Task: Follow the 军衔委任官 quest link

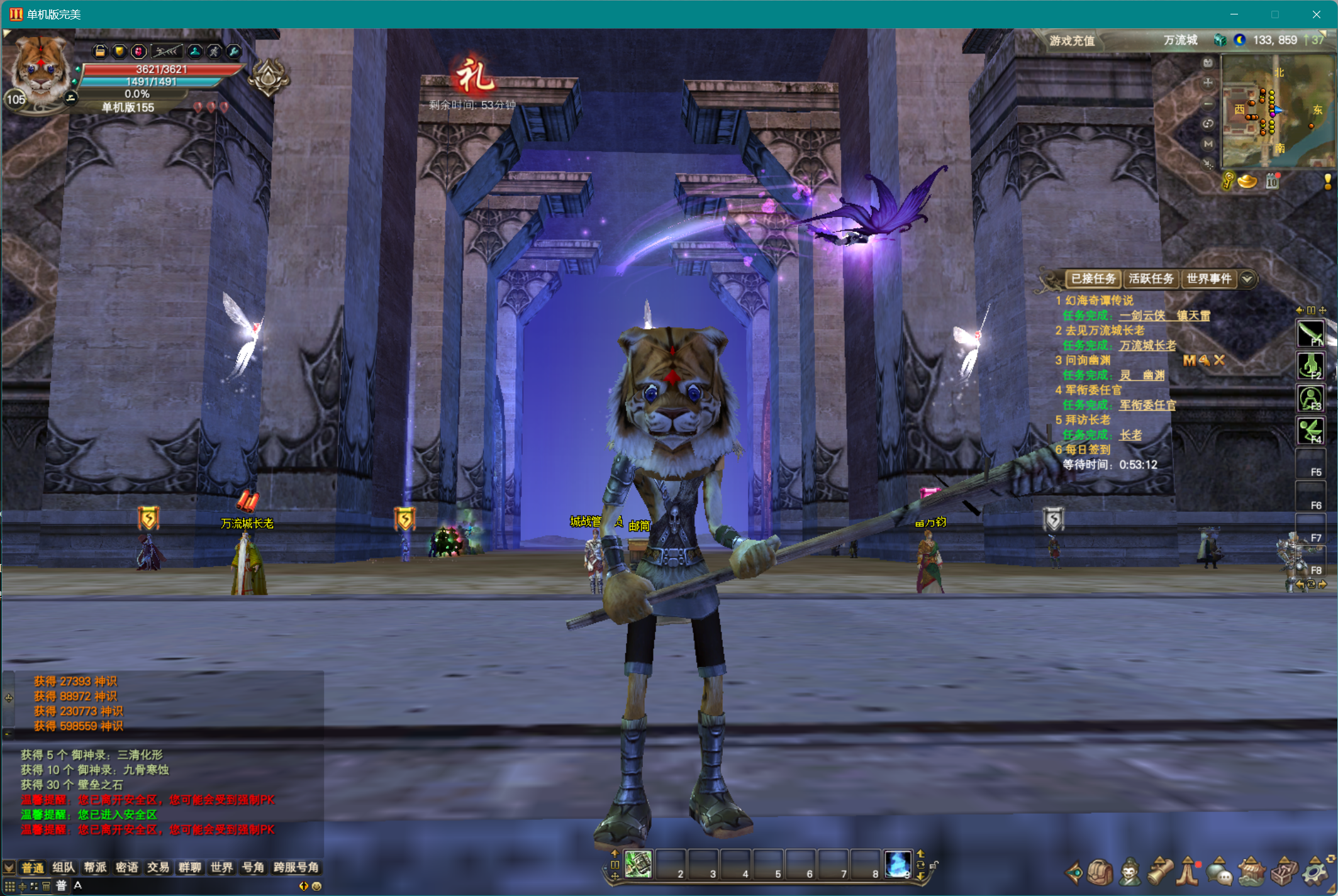Action: pyautogui.click(x=1147, y=405)
